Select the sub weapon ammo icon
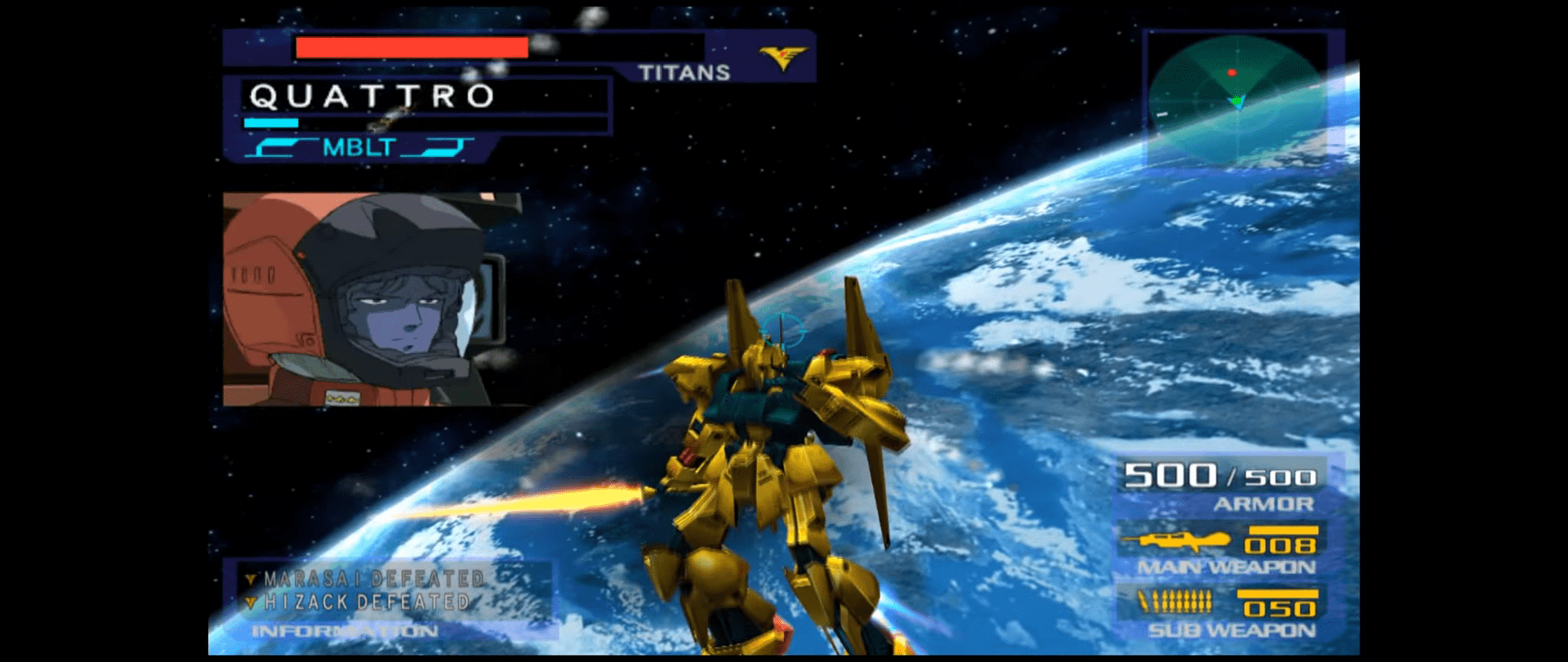The width and height of the screenshot is (1568, 662). 1175,604
